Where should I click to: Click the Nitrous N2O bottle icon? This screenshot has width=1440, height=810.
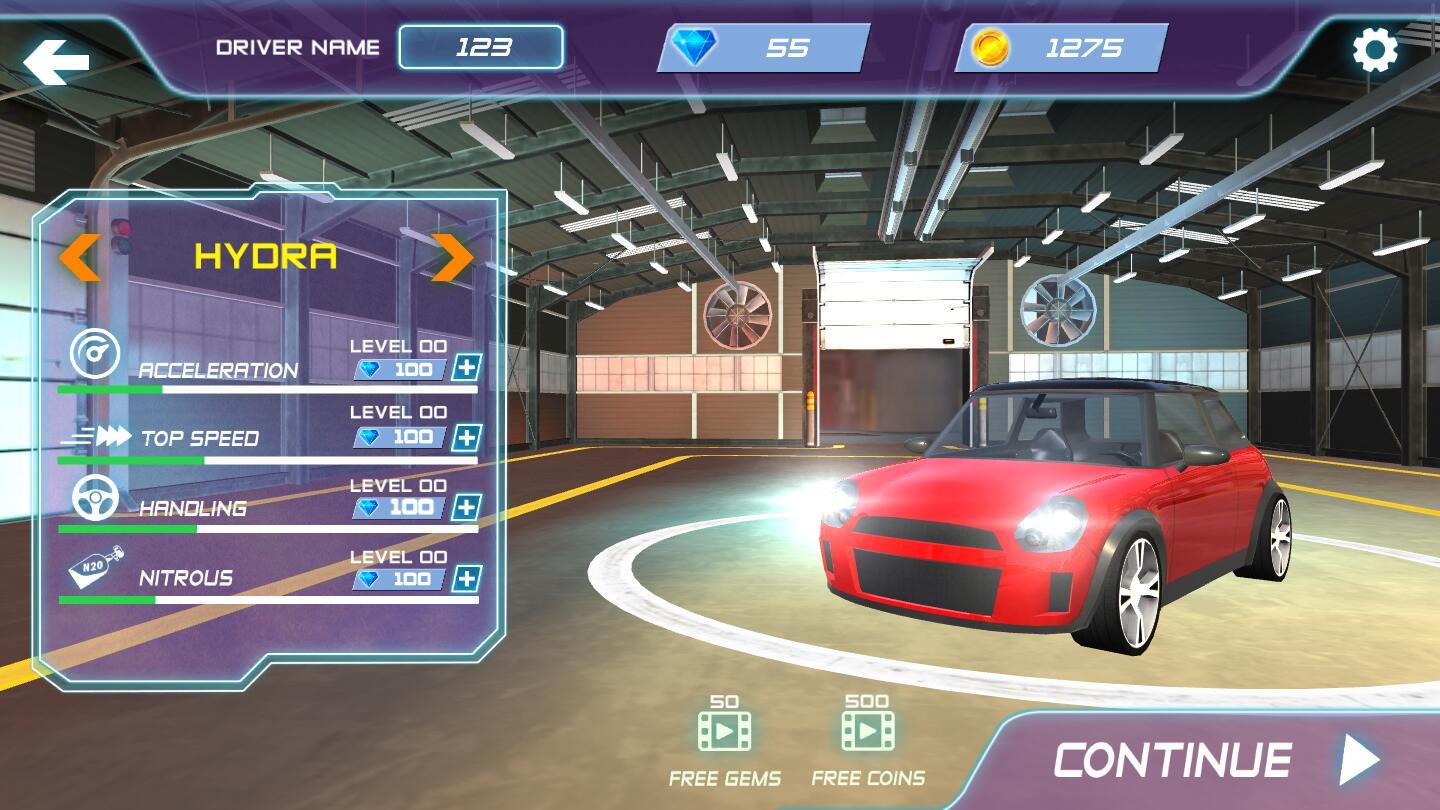click(x=93, y=570)
